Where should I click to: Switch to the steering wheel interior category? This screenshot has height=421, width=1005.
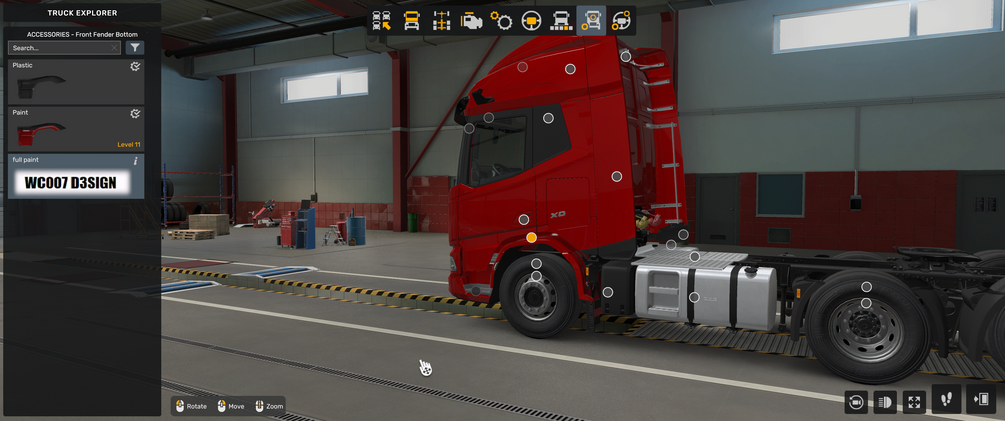coord(532,21)
